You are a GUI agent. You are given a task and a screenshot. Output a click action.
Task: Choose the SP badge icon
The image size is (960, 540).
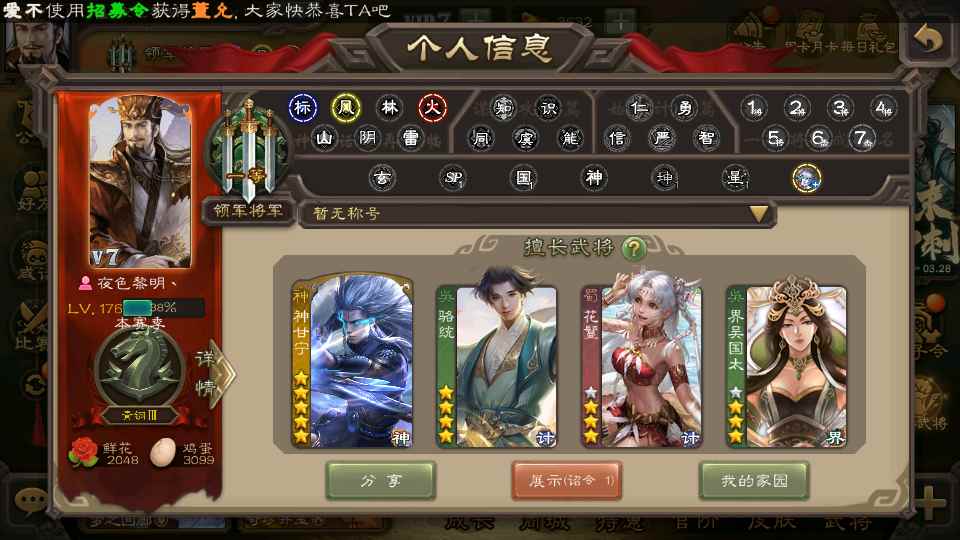coord(453,178)
